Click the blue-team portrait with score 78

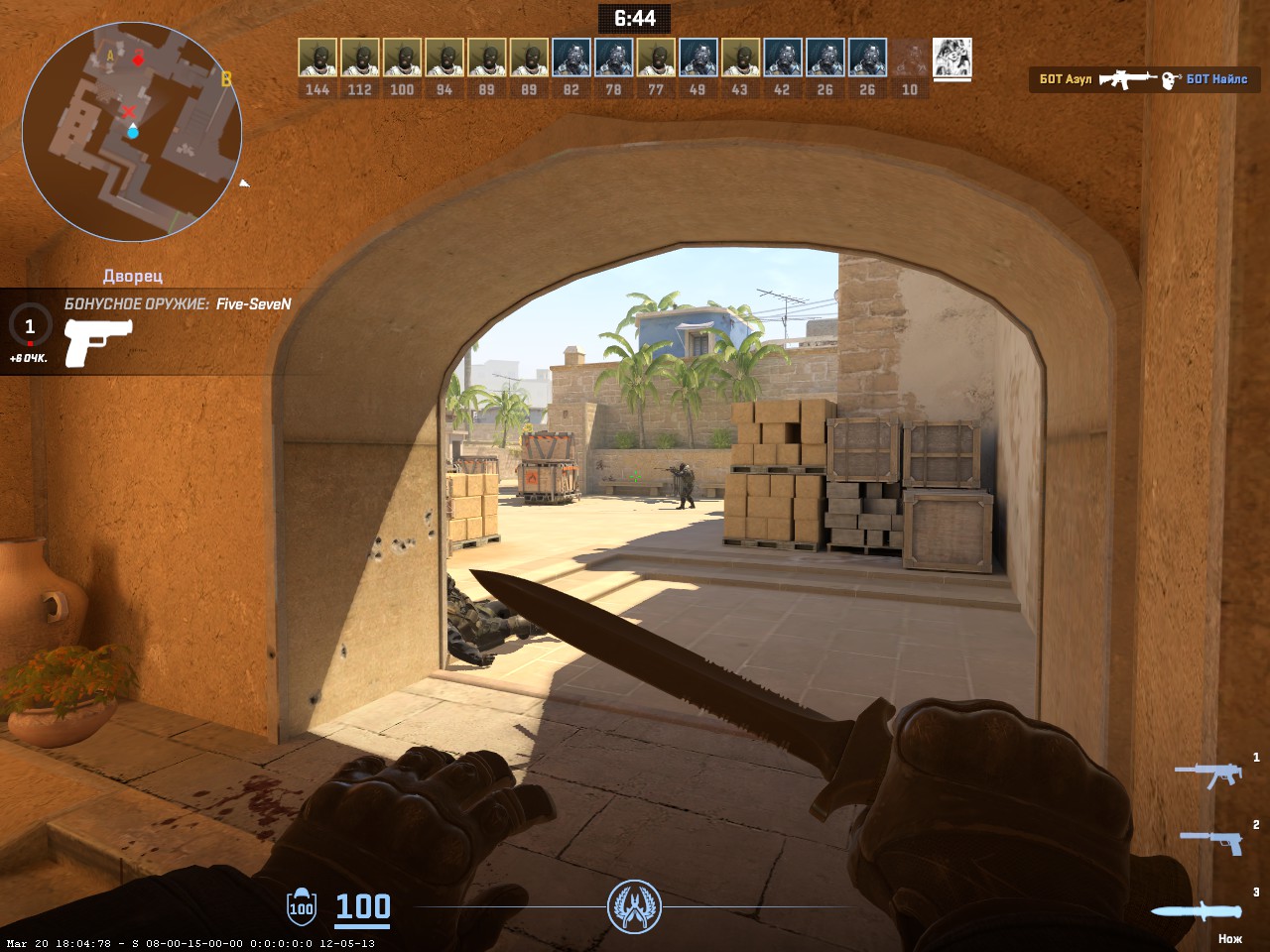pos(613,59)
